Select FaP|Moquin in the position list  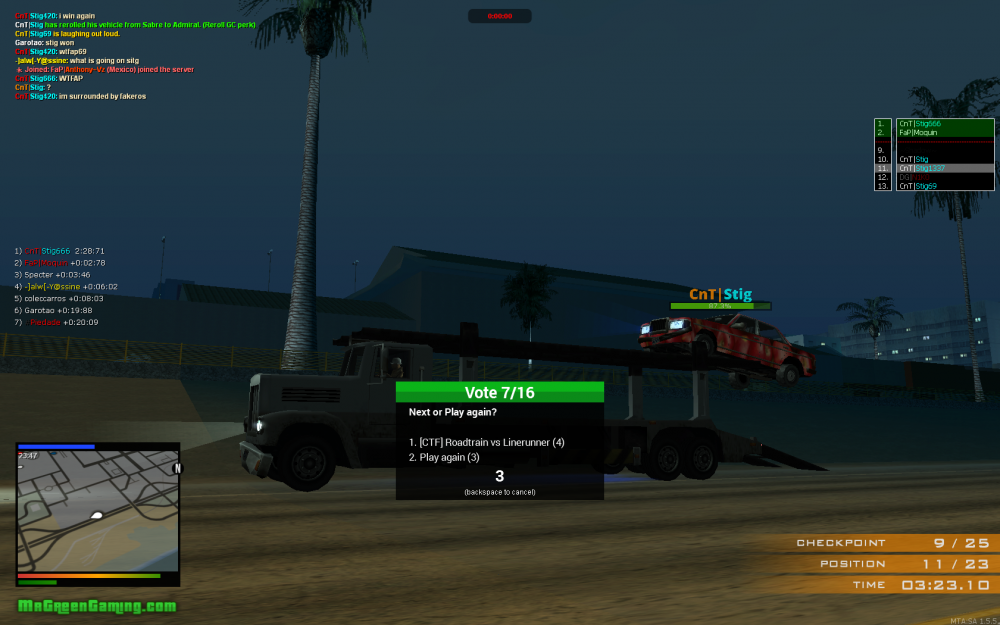tap(933, 132)
